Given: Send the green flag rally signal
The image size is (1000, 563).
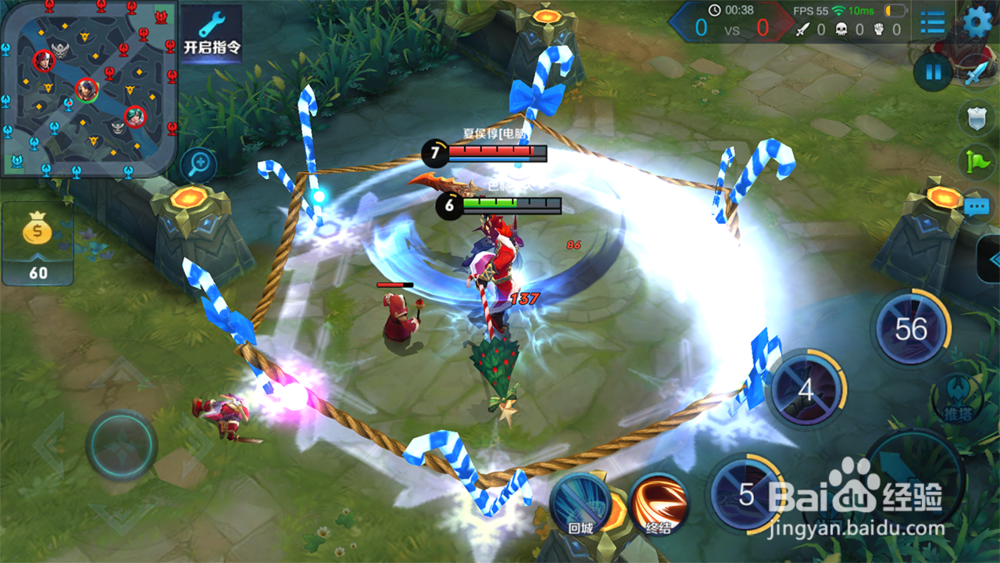Looking at the screenshot, I should coord(977,162).
